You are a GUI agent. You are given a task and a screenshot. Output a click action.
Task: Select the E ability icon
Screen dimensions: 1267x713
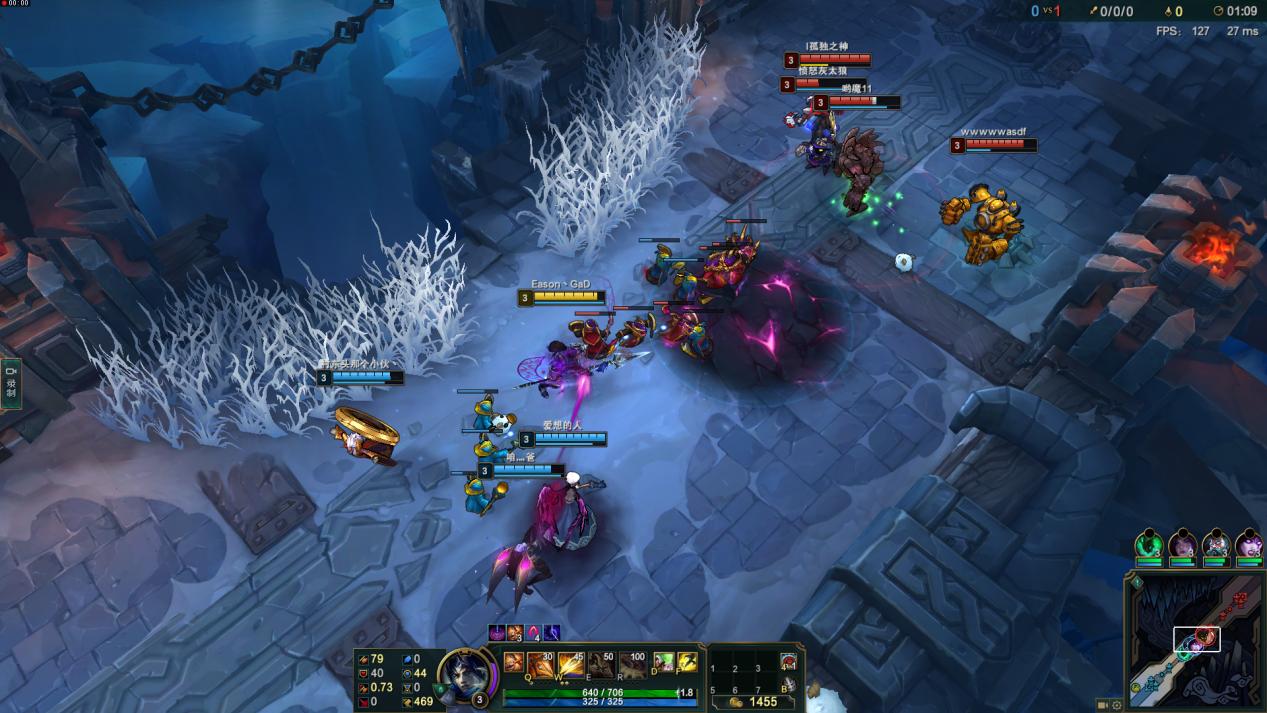(x=602, y=664)
